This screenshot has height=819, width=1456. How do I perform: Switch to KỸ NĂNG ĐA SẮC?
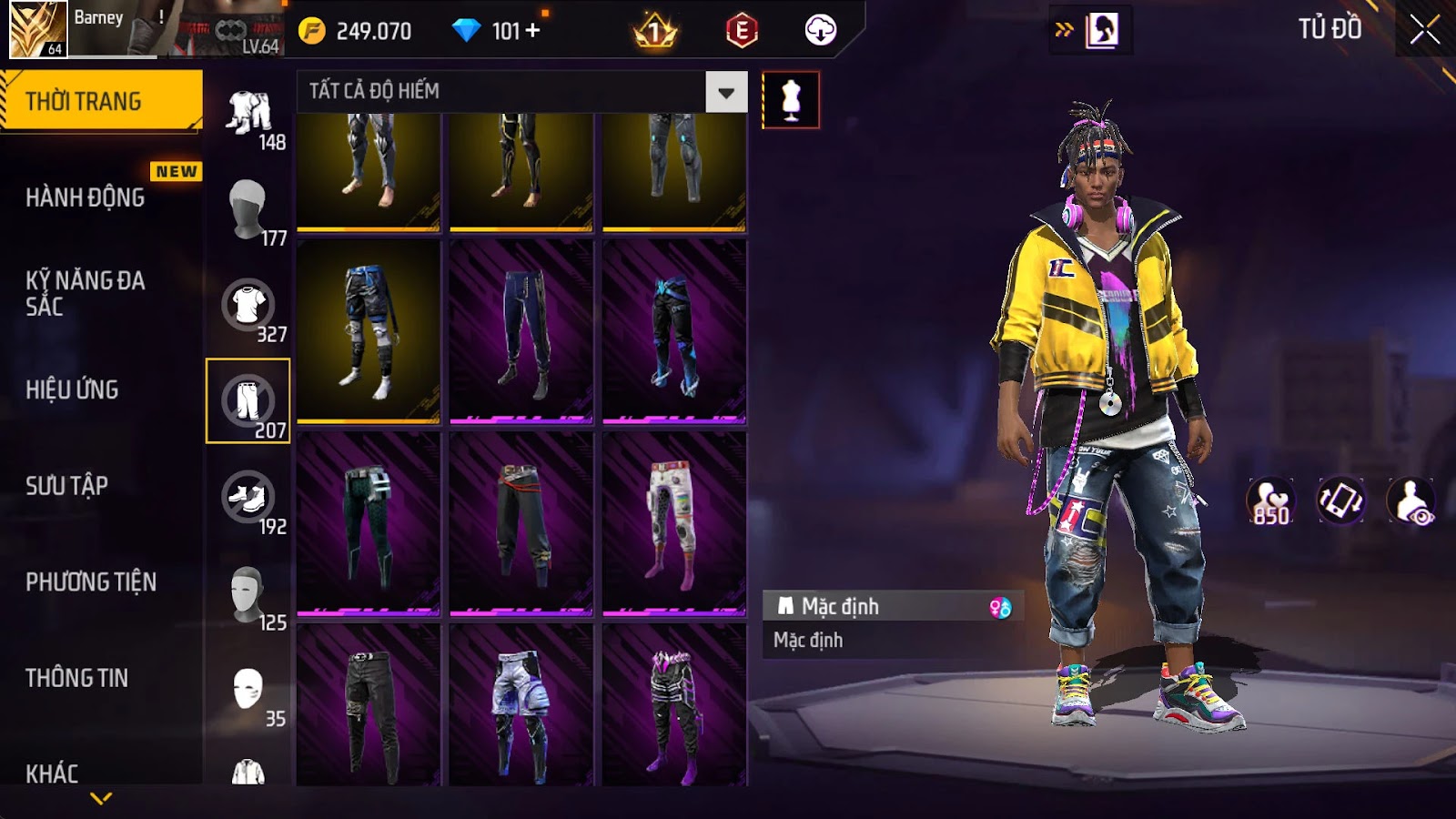click(x=86, y=293)
